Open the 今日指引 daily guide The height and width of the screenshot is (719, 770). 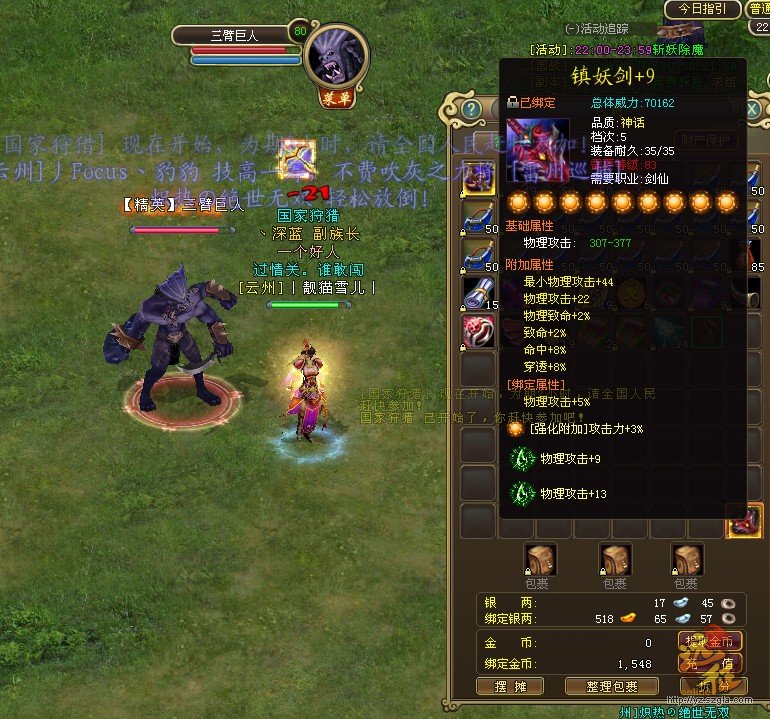click(704, 9)
